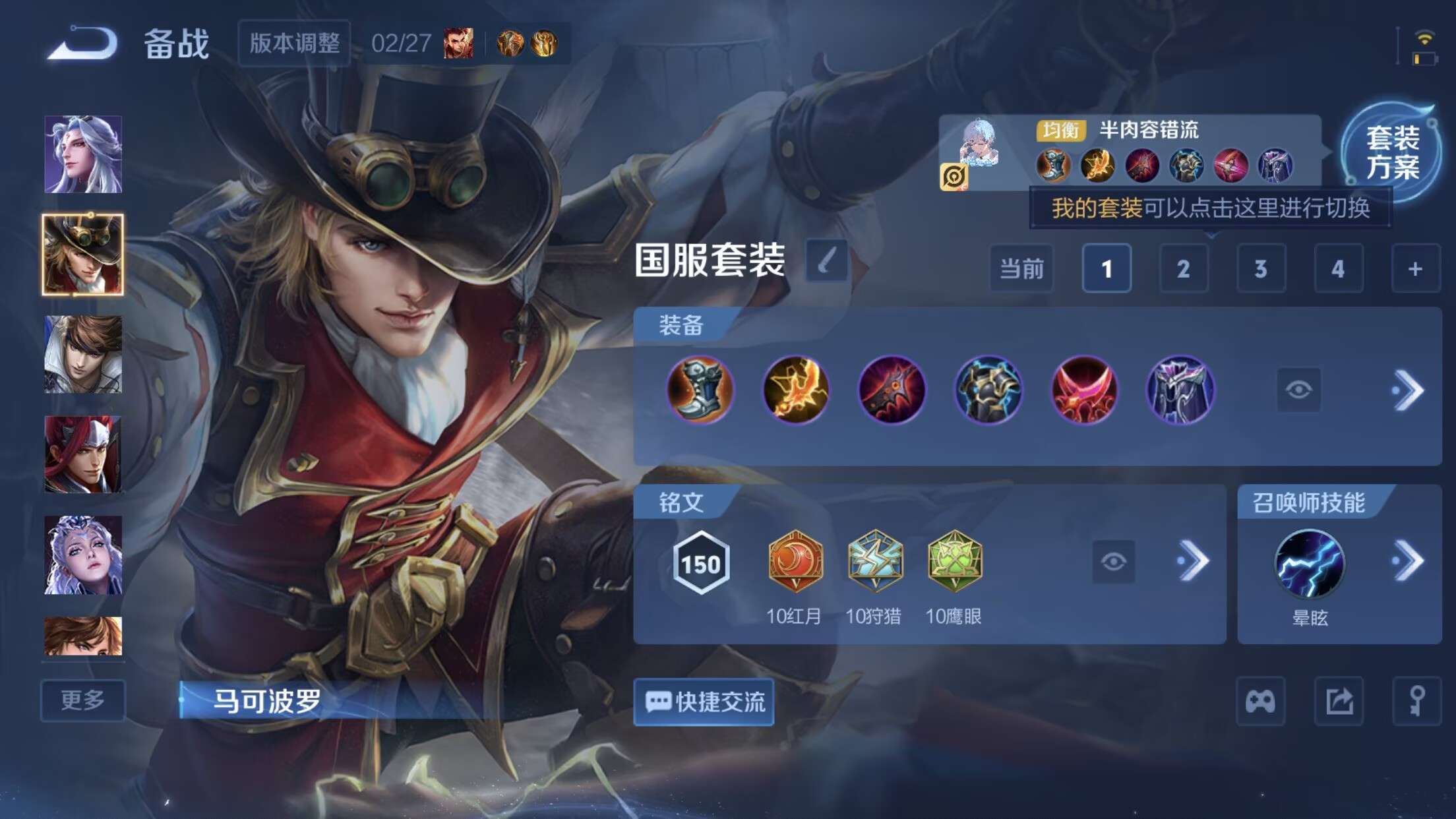The width and height of the screenshot is (1456, 819).
Task: Switch to loadout tab 2
Action: (1184, 268)
